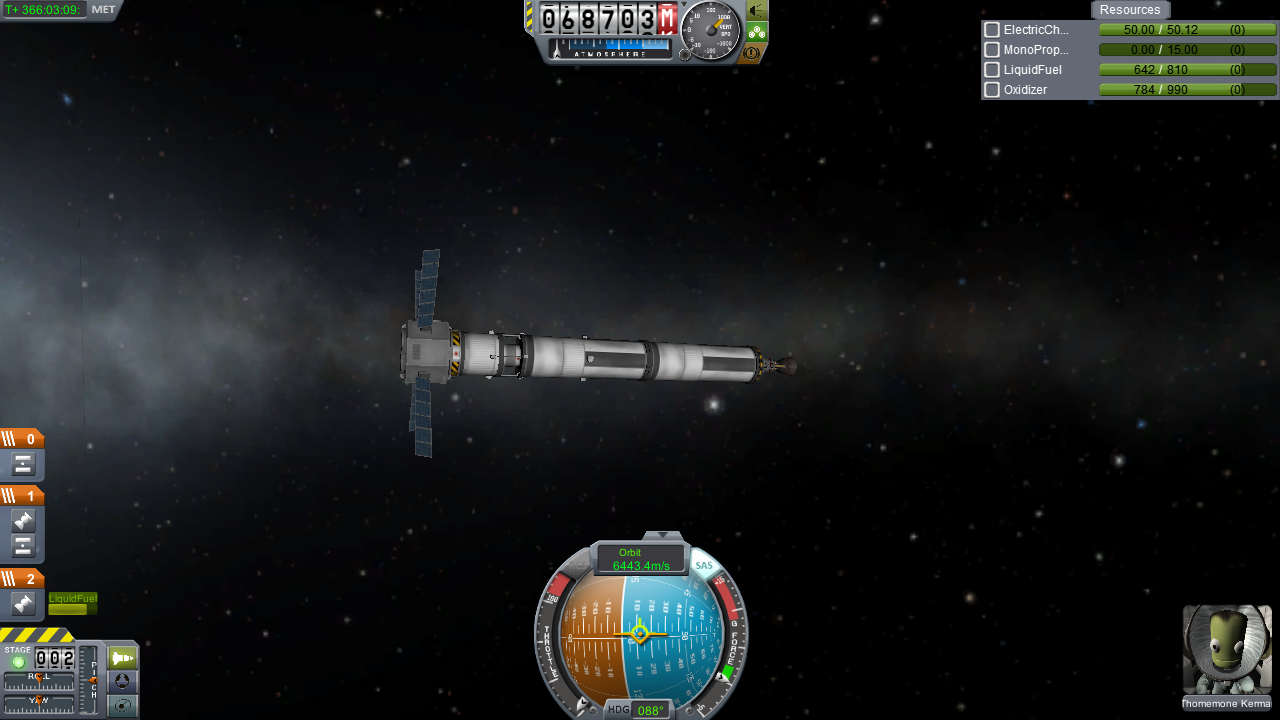
Task: Select the stage 0 decoupler icon
Action: pos(23,464)
